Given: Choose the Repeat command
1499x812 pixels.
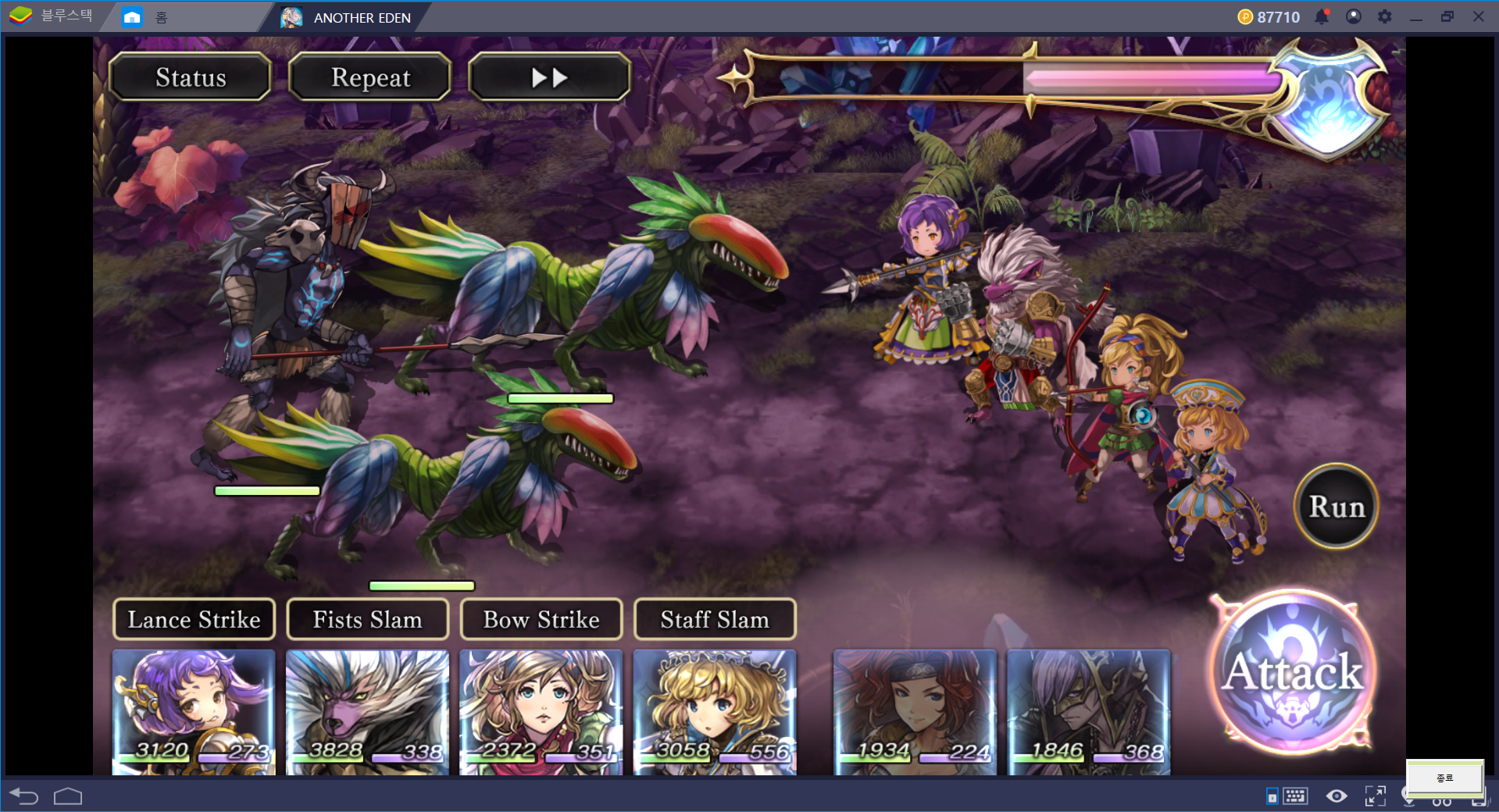Looking at the screenshot, I should pyautogui.click(x=370, y=77).
